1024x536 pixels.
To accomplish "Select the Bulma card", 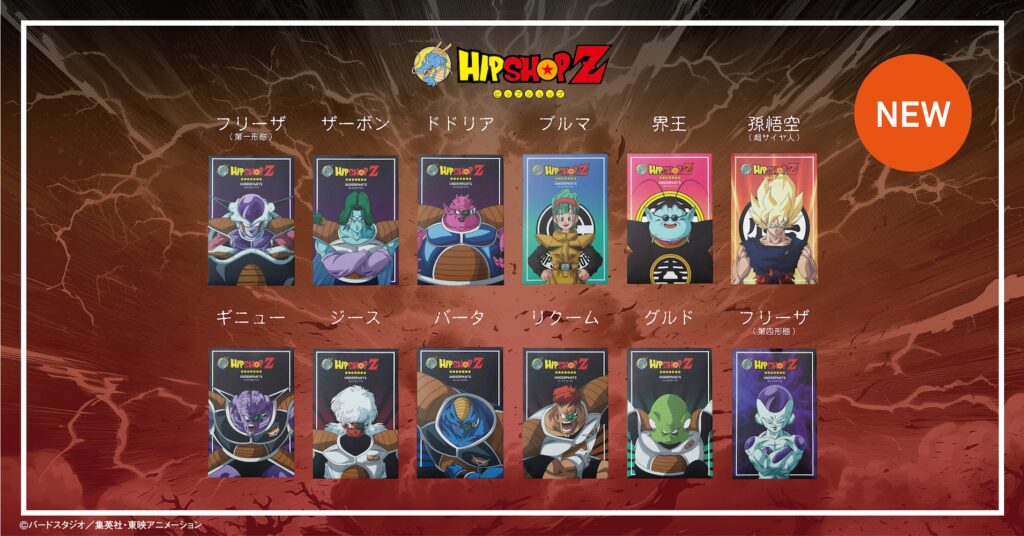I will pyautogui.click(x=565, y=220).
